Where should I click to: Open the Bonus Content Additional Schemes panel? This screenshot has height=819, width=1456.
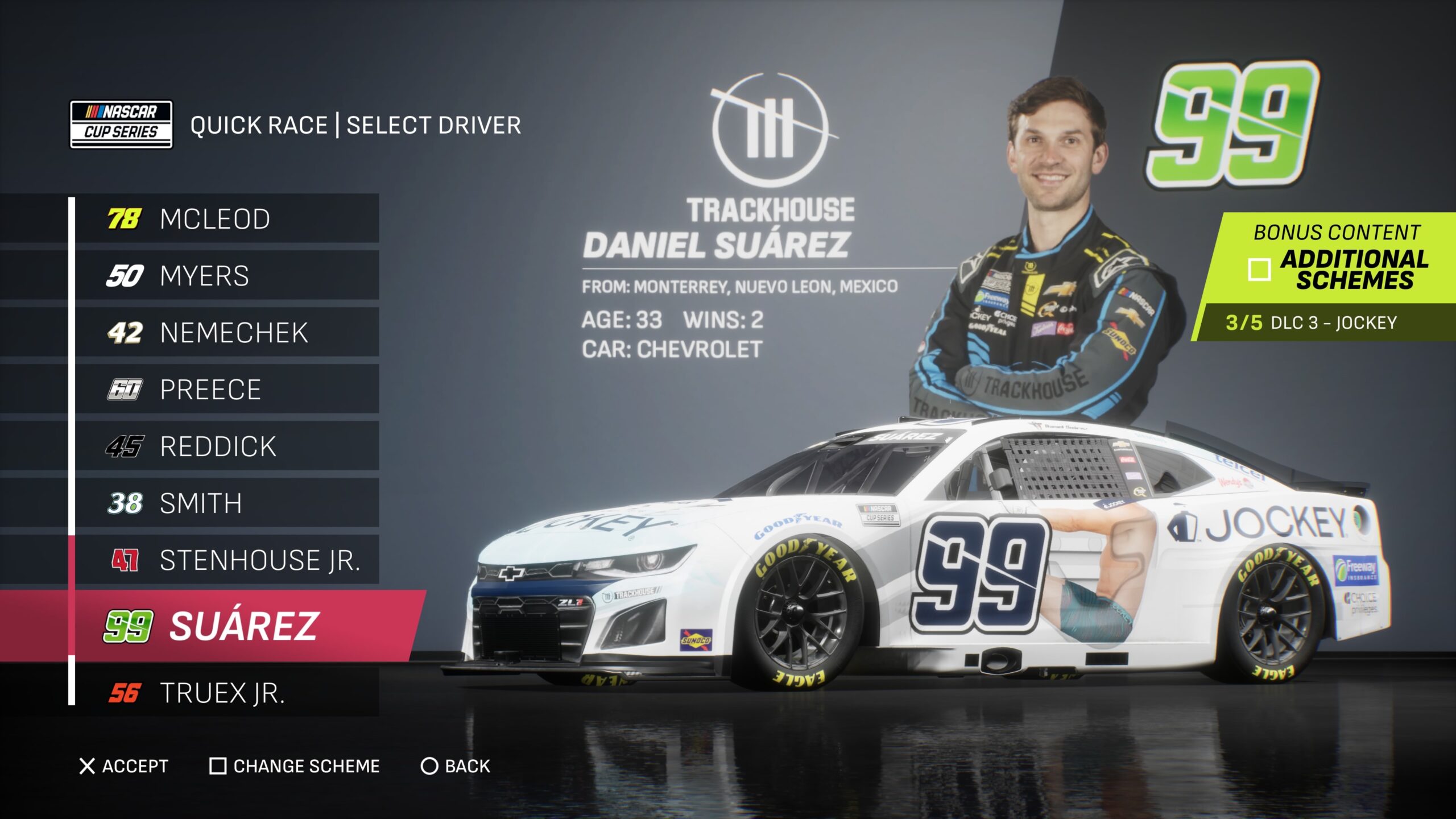1337,259
